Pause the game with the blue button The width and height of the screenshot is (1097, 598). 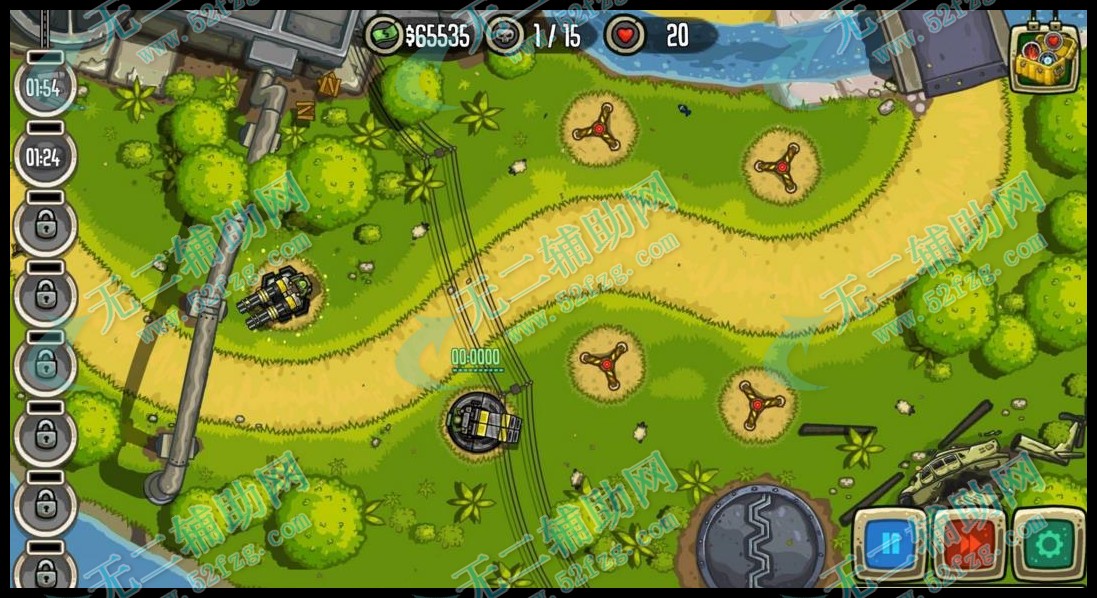pos(889,545)
